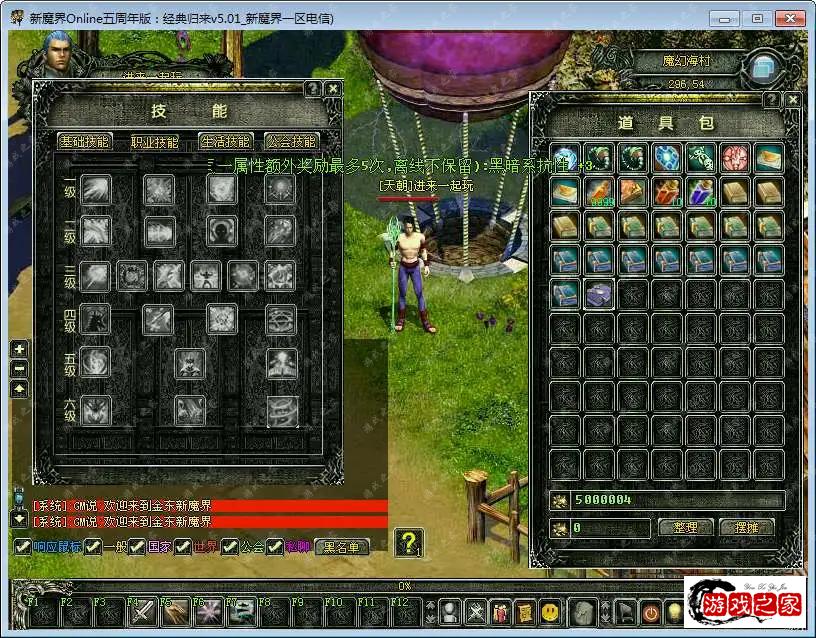816x638 pixels.
Task: Click the yellow smiley emote icon
Action: [550, 611]
